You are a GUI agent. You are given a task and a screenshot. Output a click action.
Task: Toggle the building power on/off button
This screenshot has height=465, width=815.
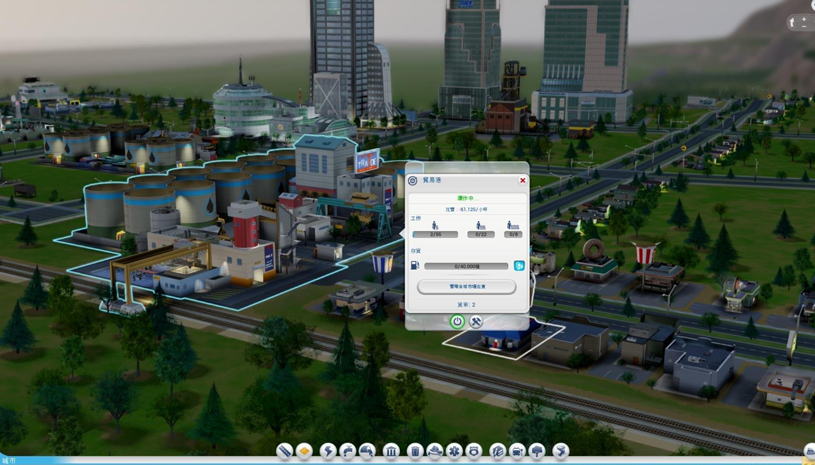pyautogui.click(x=457, y=321)
